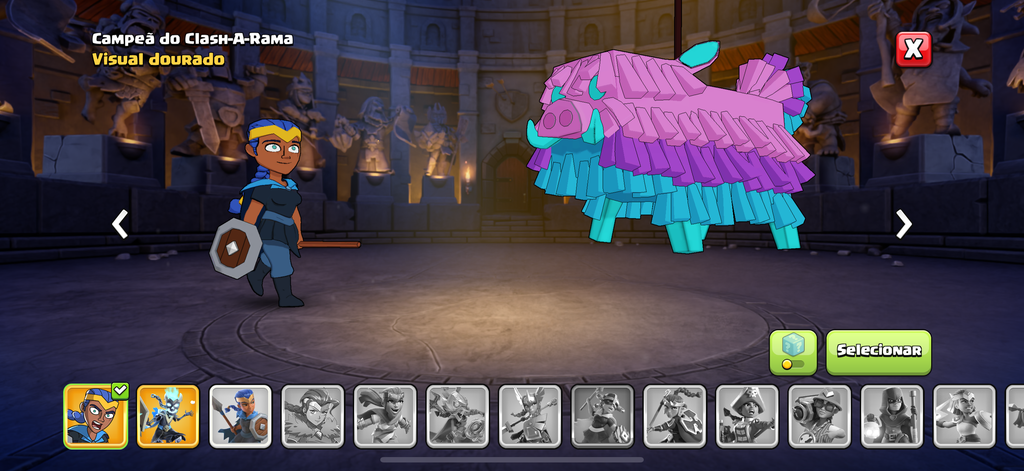Show the next skin with the right arrow
This screenshot has width=1024, height=471.
pyautogui.click(x=904, y=224)
